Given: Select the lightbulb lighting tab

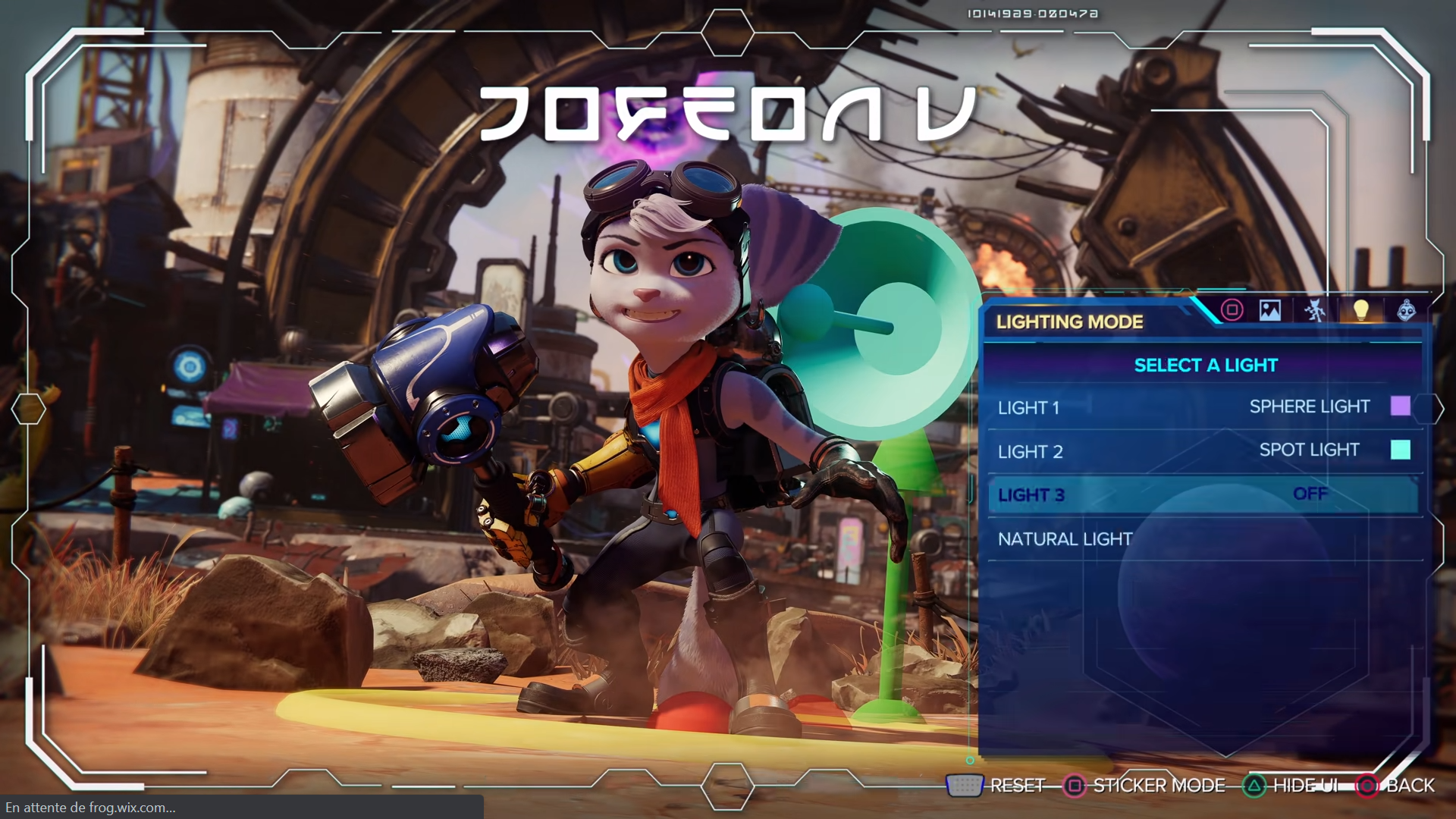Looking at the screenshot, I should tap(1361, 310).
